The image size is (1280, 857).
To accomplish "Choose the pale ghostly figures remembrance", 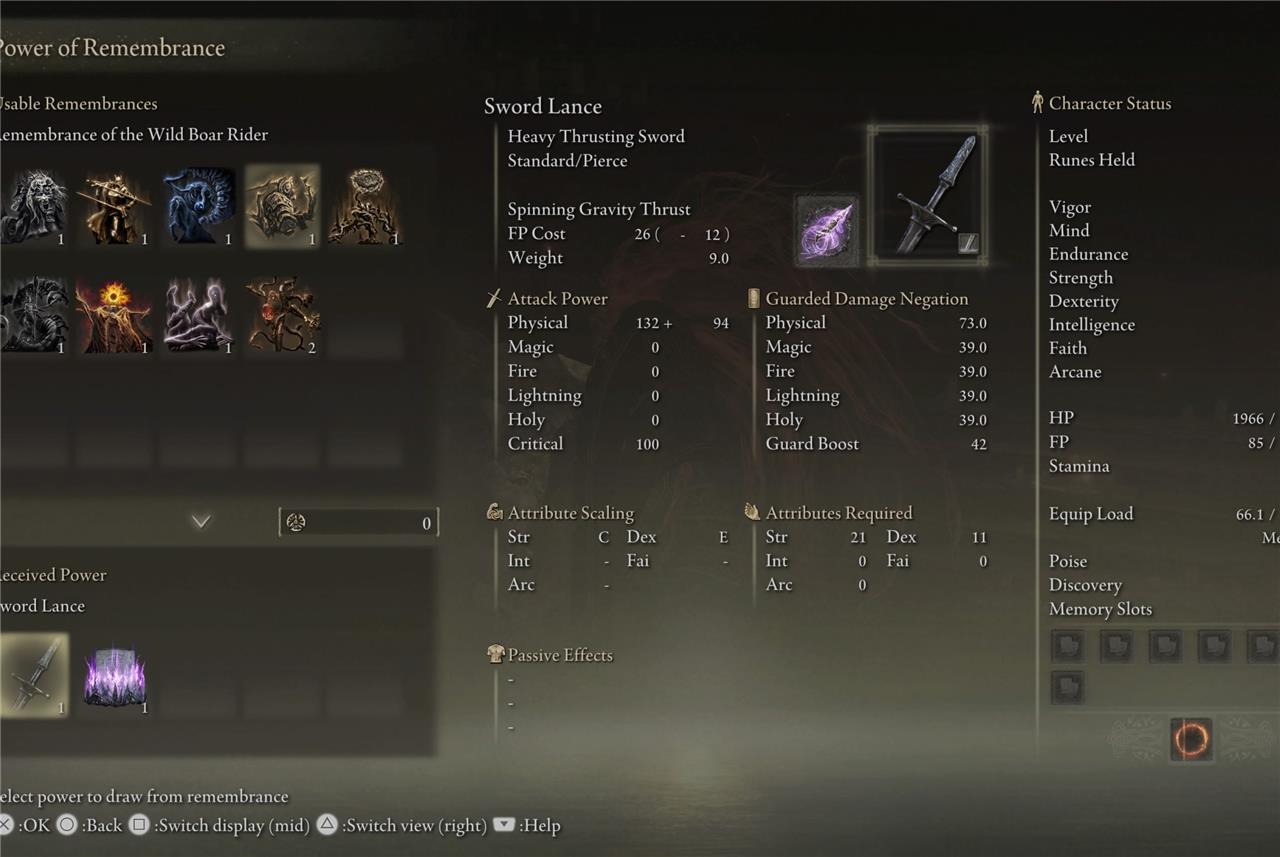I will tap(199, 315).
